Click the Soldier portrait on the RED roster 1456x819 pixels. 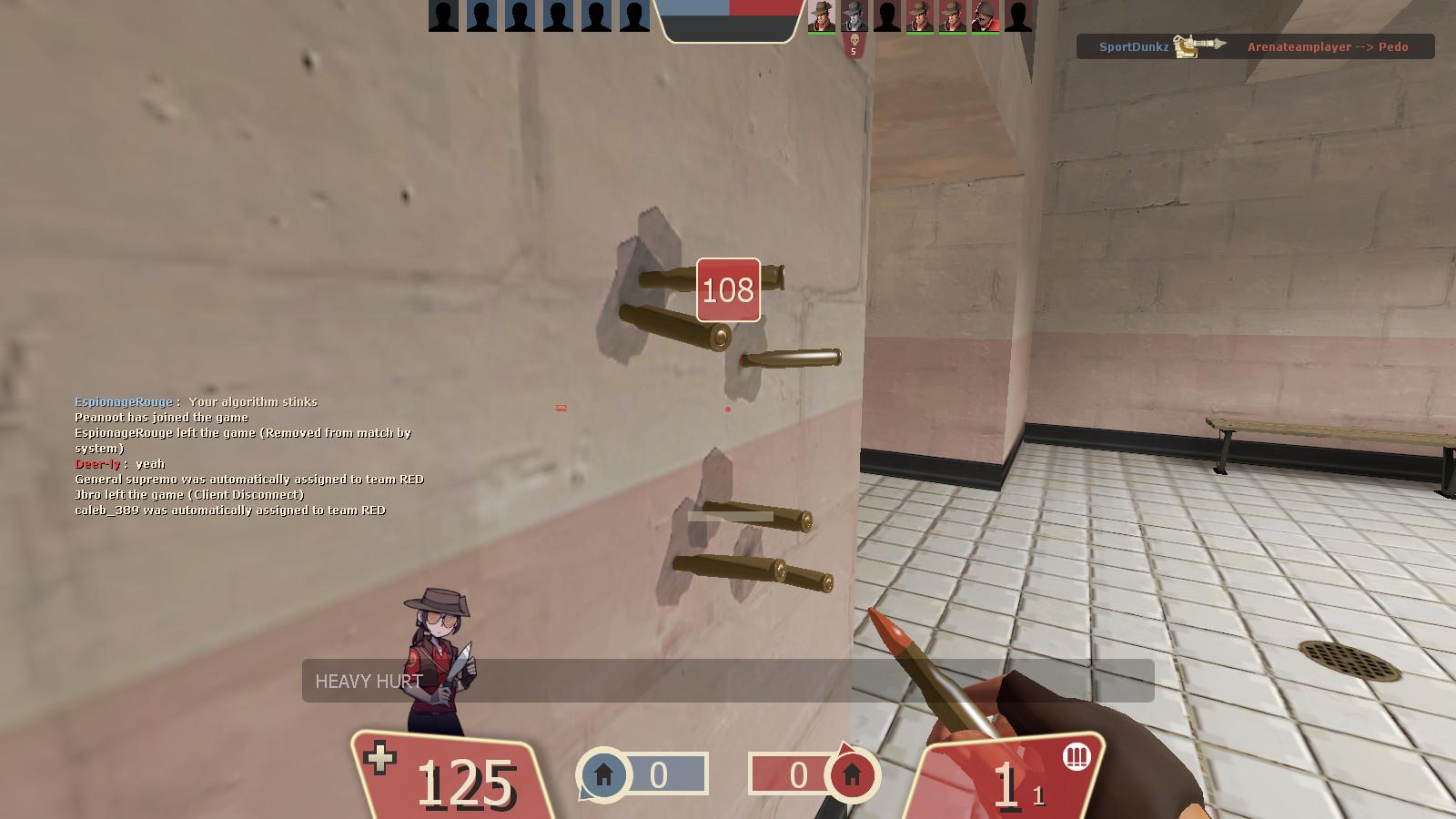pyautogui.click(x=985, y=16)
